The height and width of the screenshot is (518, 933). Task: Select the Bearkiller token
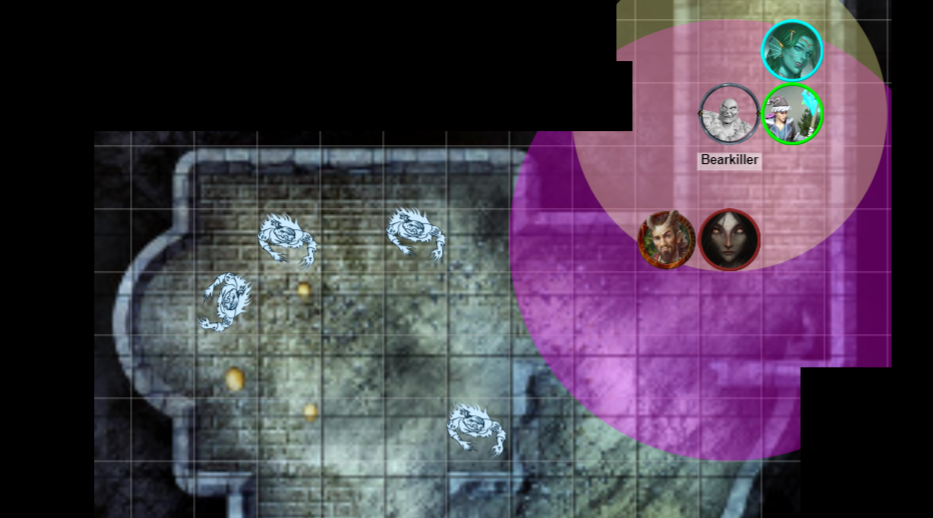729,114
